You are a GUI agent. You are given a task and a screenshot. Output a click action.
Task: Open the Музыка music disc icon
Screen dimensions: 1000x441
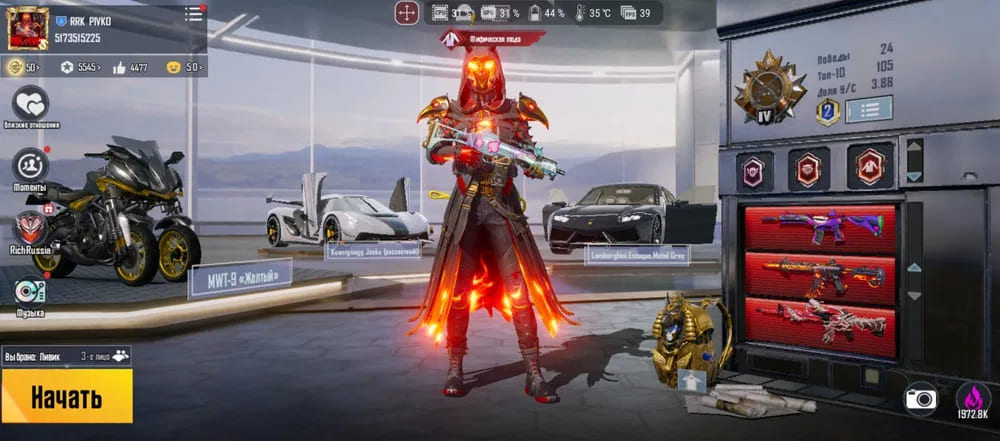(30, 291)
